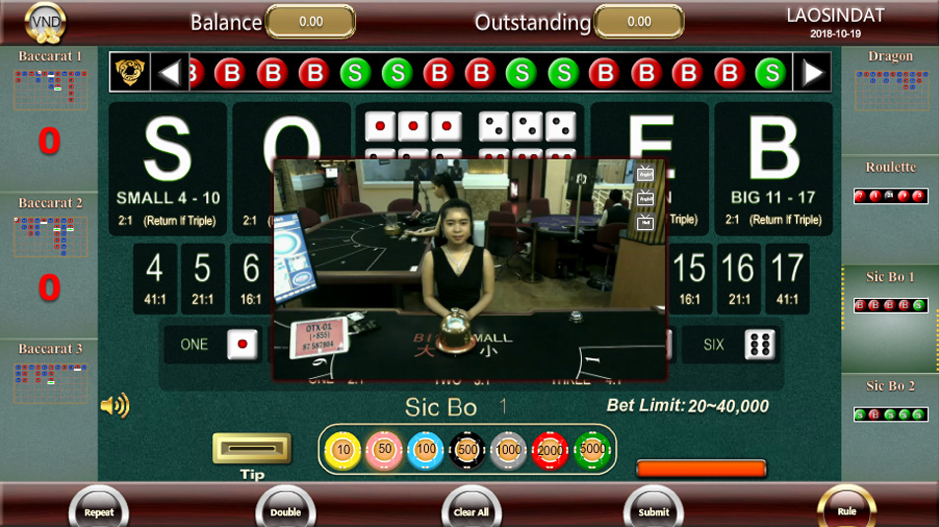The height and width of the screenshot is (527, 939).
Task: Open the Rule page
Action: click(846, 508)
